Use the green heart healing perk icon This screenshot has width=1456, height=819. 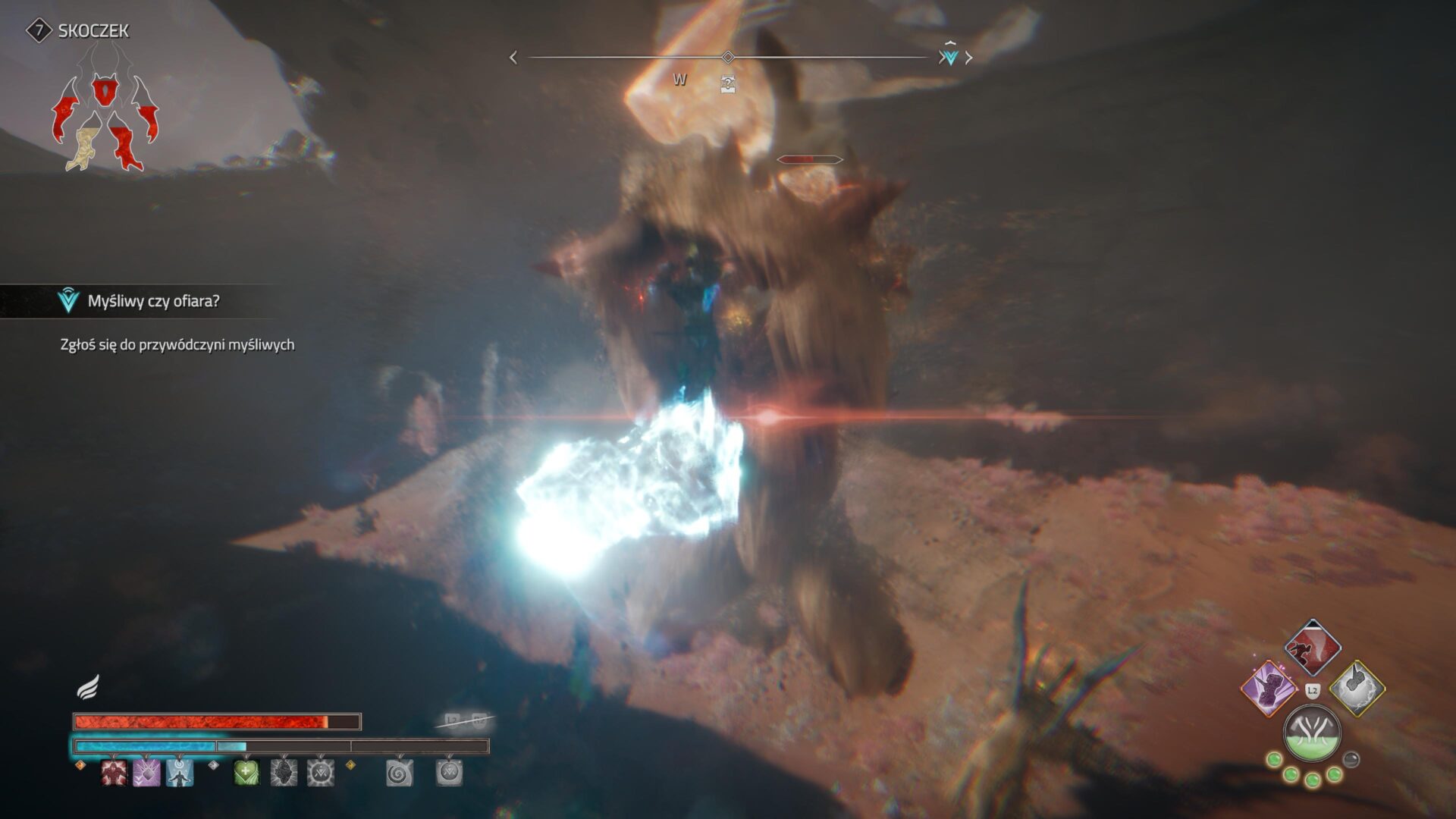246,773
